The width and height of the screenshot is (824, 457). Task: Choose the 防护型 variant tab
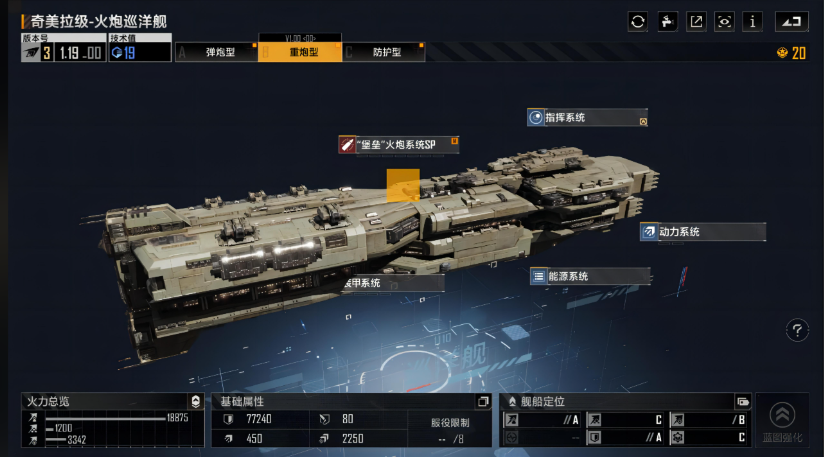pos(384,52)
